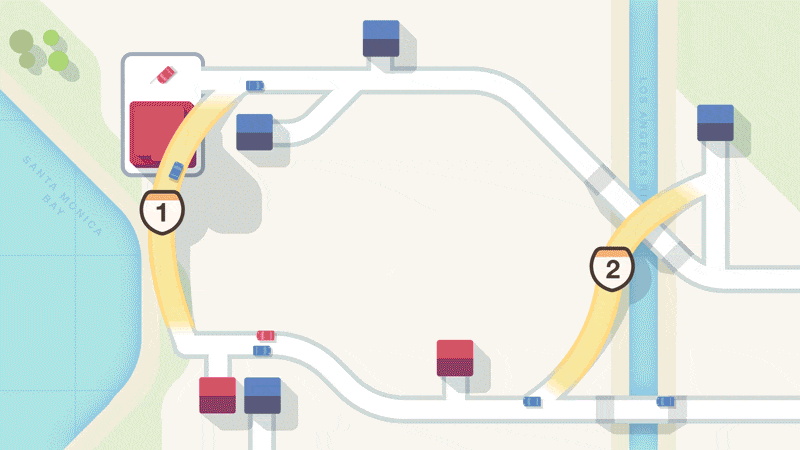Viewport: 800px width, 450px height.
Task: Select the motorway 1 shield marker
Action: coord(163,211)
